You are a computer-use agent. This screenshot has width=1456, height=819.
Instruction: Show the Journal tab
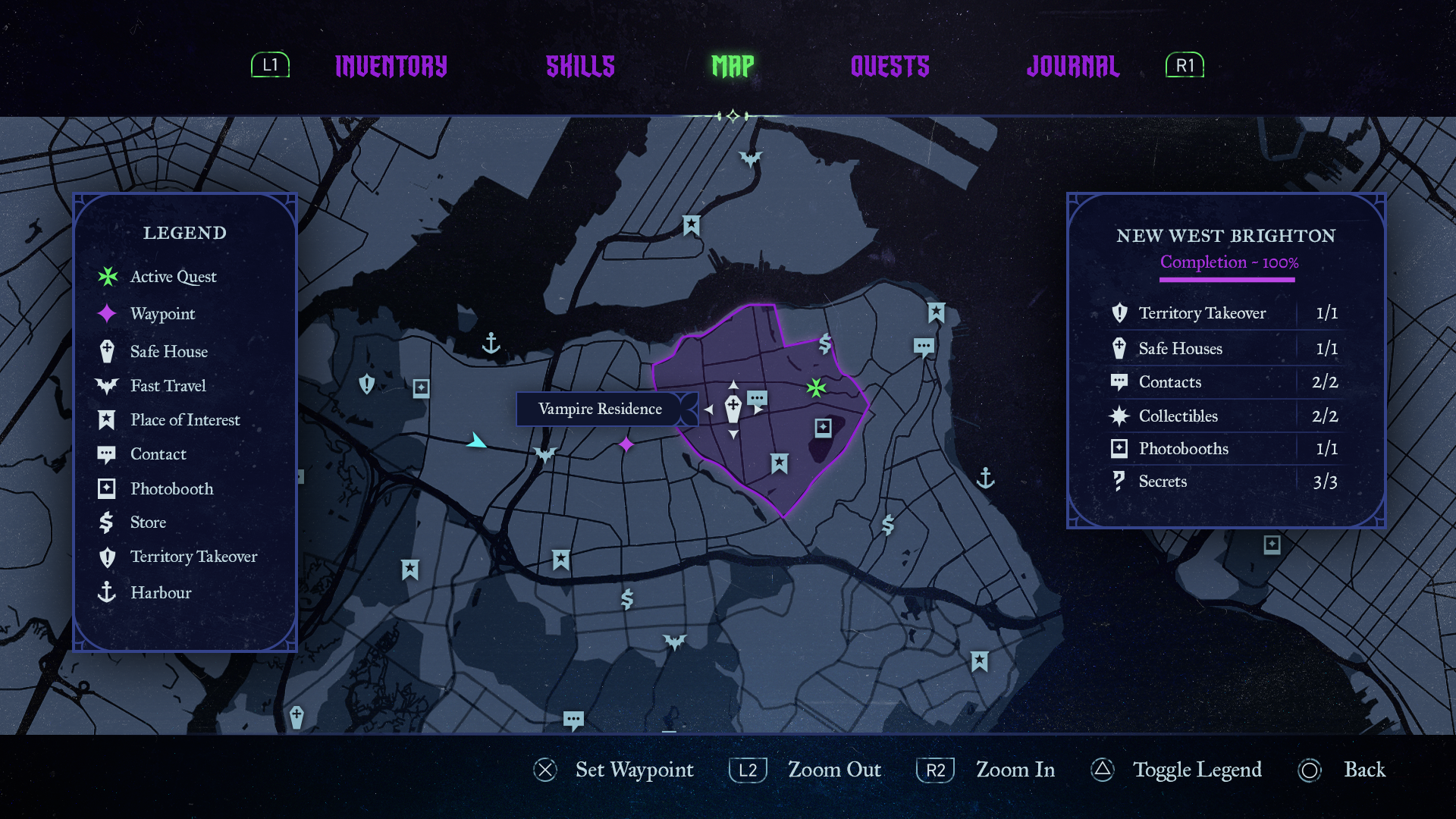pyautogui.click(x=1072, y=67)
